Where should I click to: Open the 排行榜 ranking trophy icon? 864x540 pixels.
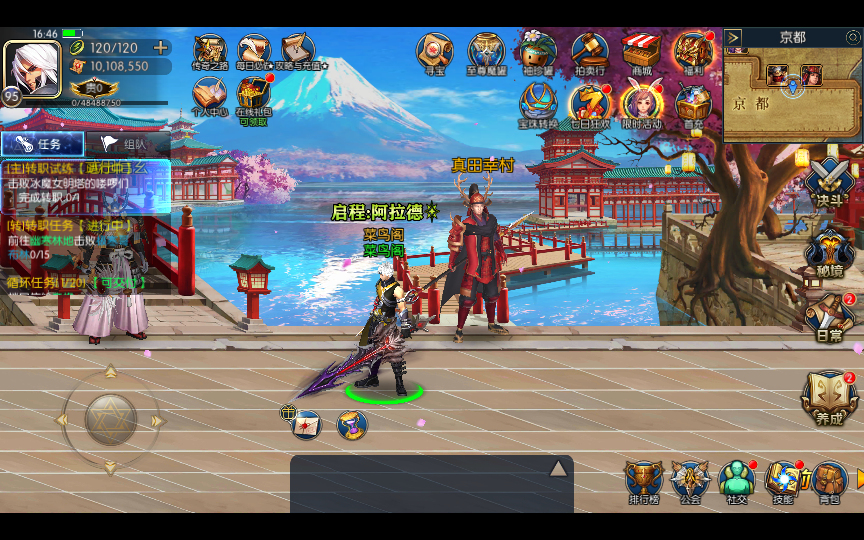tap(644, 481)
